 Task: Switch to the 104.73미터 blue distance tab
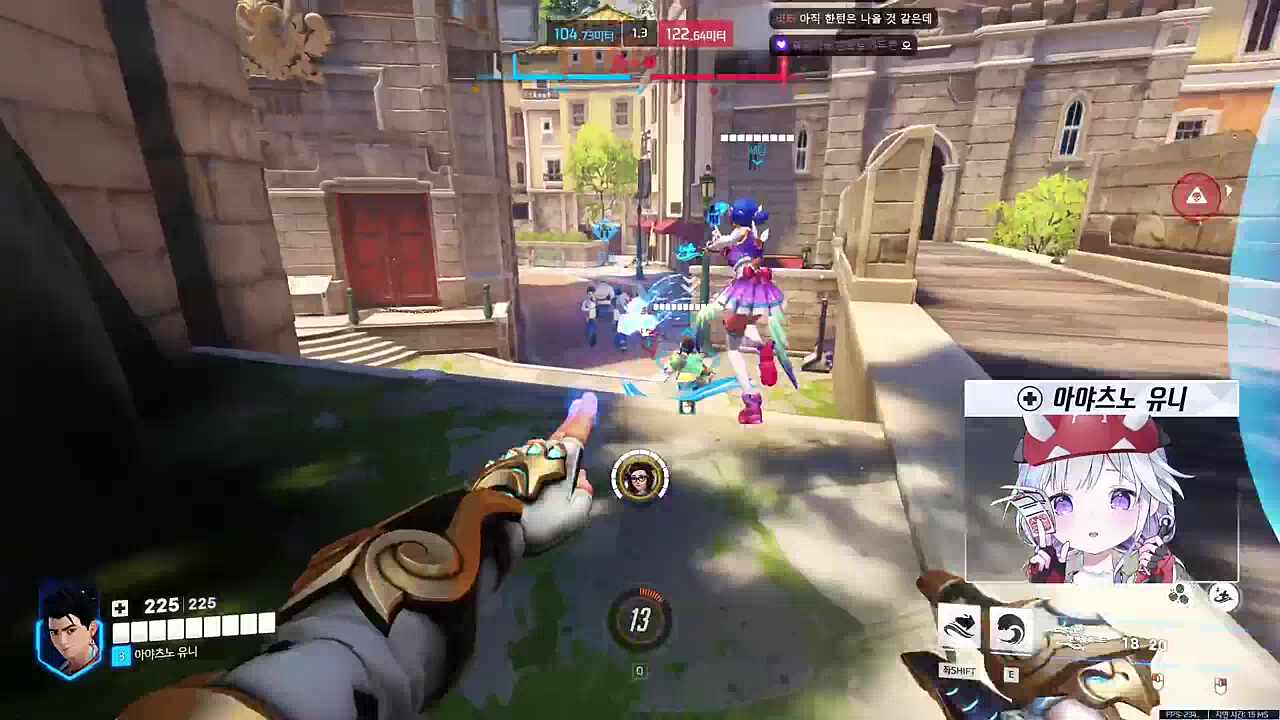coord(583,33)
